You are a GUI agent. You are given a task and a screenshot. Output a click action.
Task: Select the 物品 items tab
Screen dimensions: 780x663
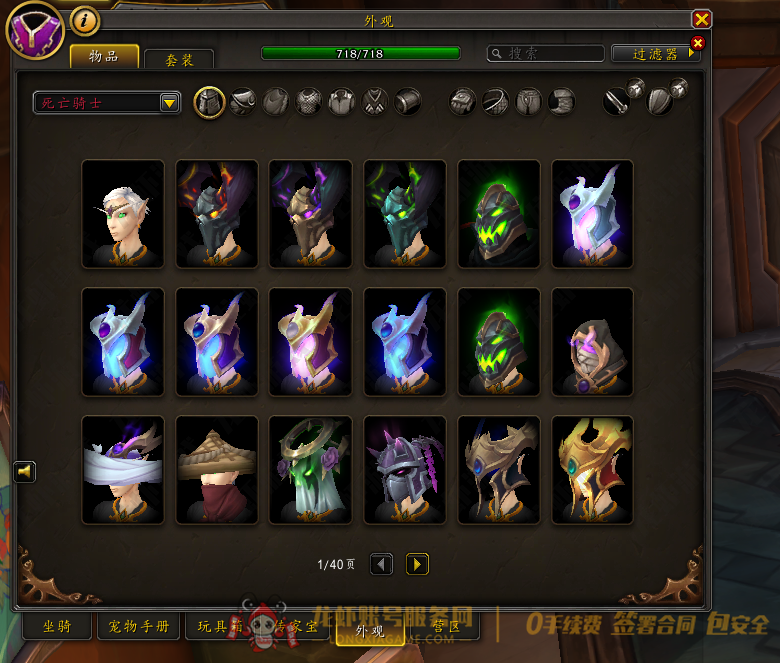[x=104, y=56]
